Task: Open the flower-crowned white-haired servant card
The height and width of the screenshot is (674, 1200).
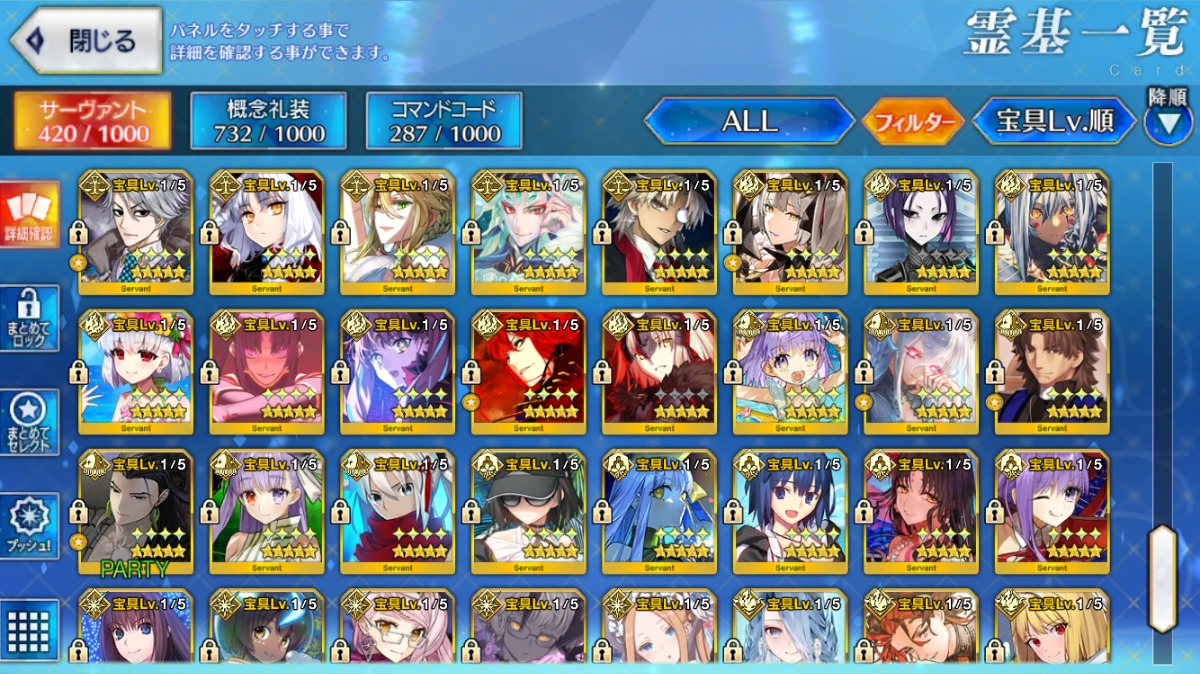Action: tap(135, 371)
